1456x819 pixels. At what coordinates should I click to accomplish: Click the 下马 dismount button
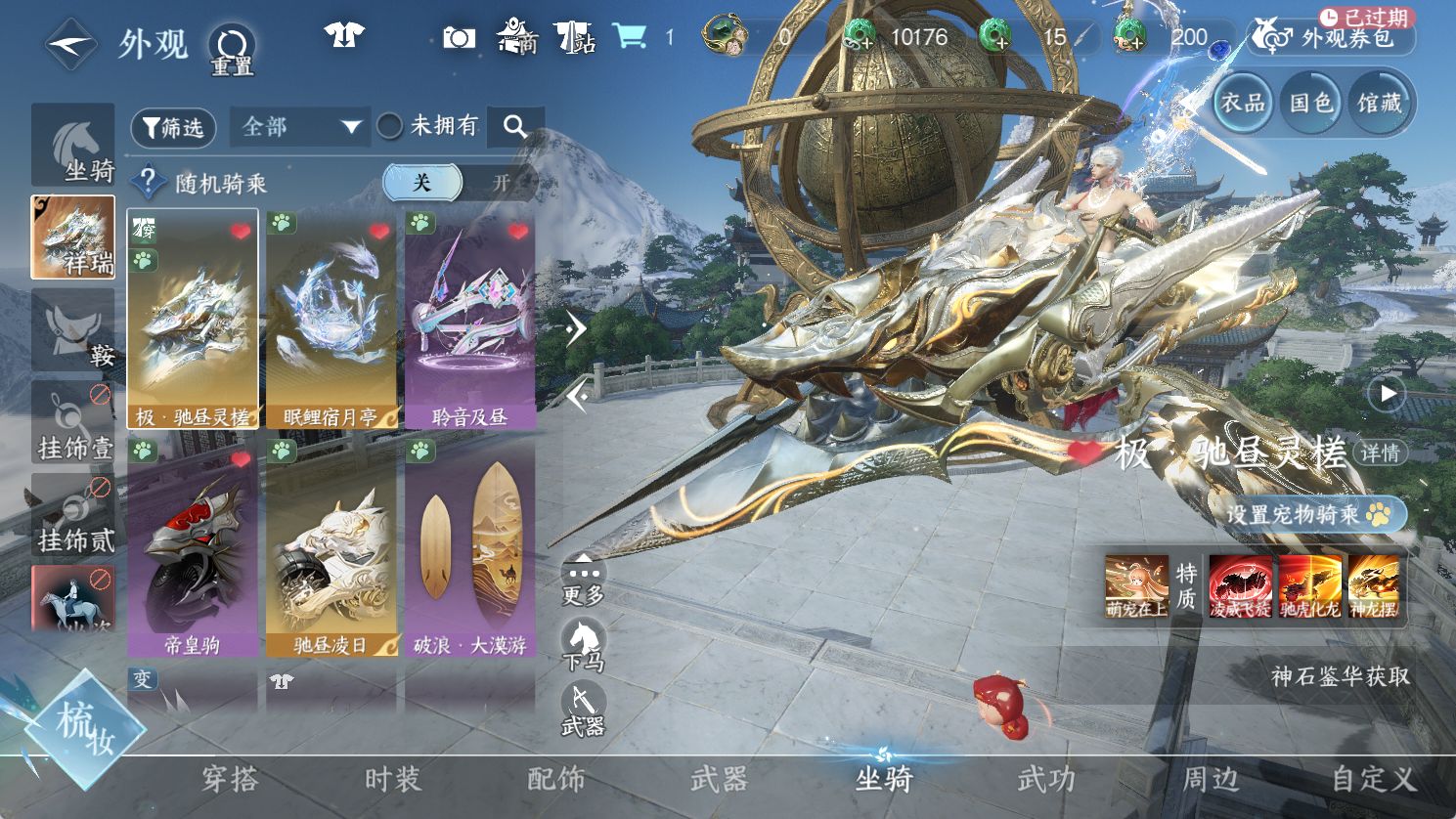point(584,646)
